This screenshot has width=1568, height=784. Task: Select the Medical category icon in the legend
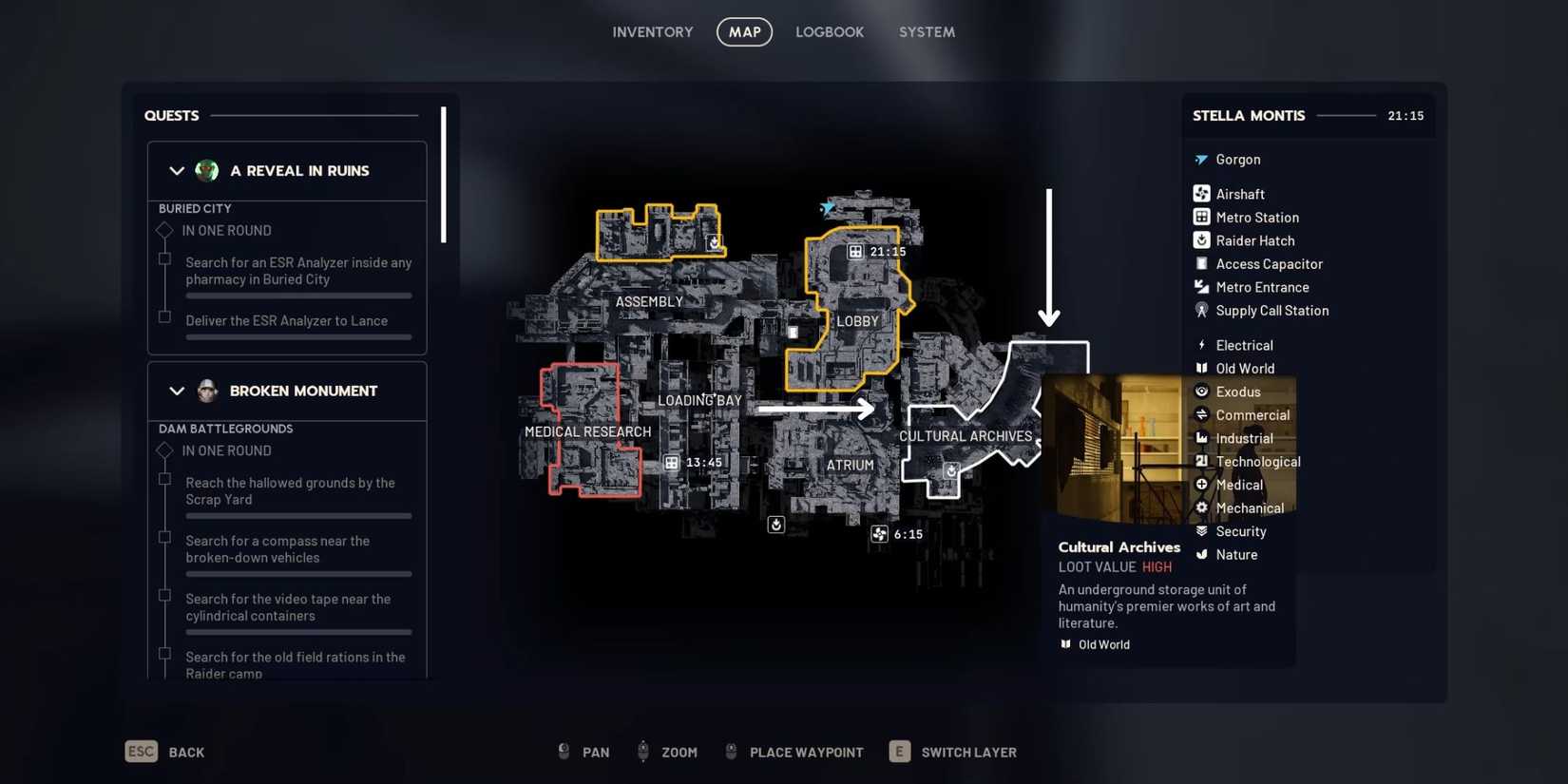[1201, 485]
